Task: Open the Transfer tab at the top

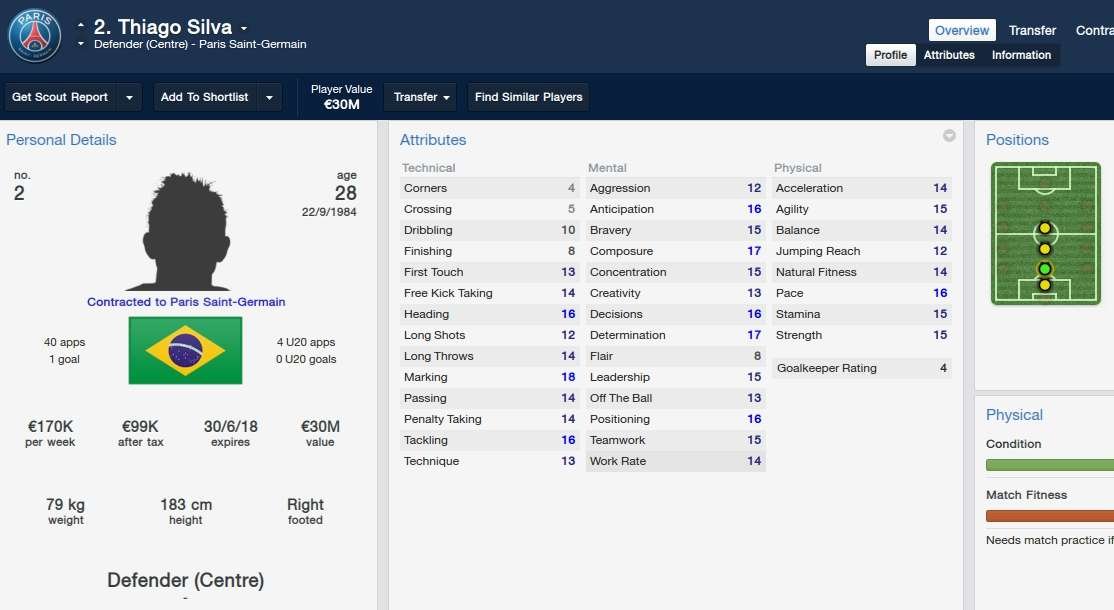Action: point(1032,31)
